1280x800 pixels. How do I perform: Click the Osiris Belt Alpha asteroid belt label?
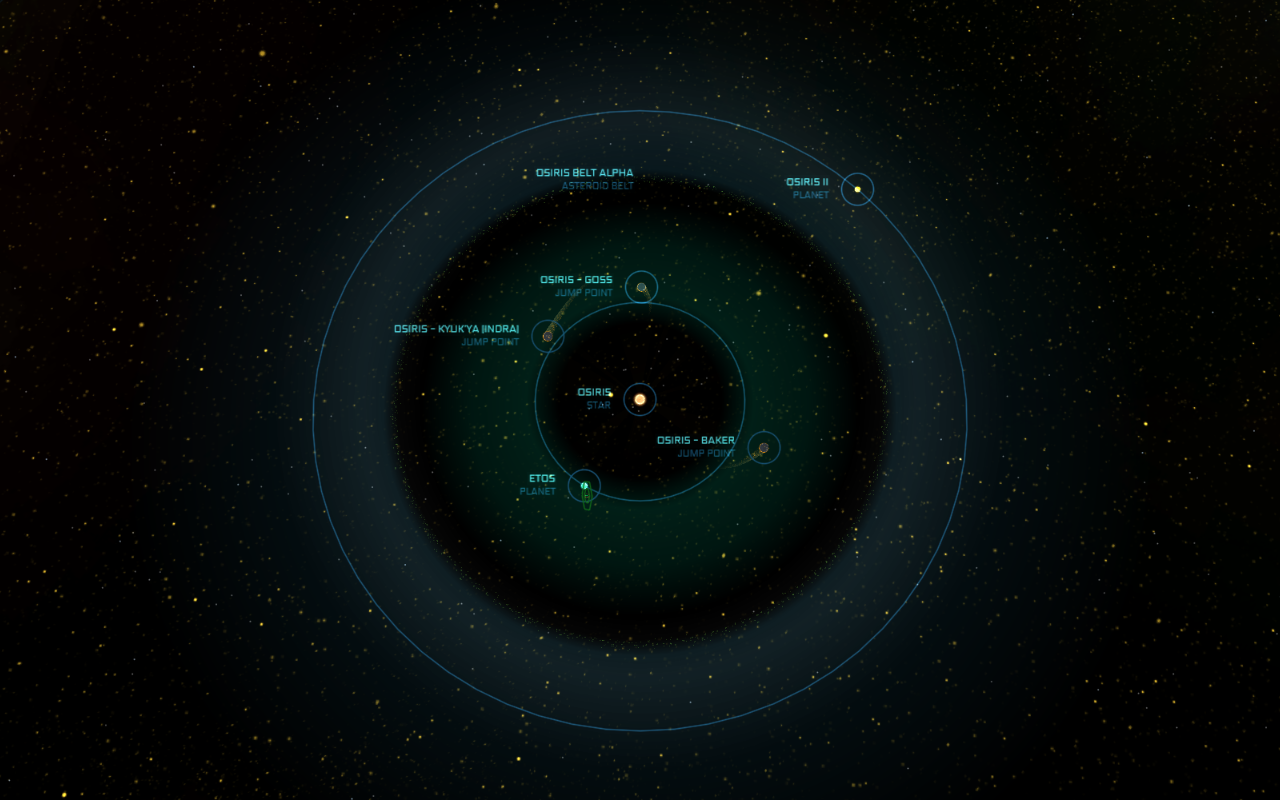pyautogui.click(x=584, y=173)
